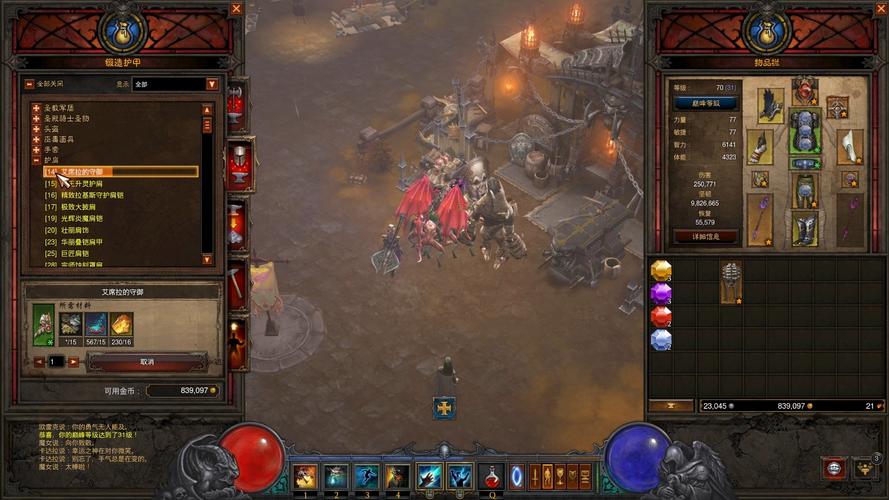Select recipe 艾席拉的守御 in the list
The image size is (889, 500).
[120, 172]
